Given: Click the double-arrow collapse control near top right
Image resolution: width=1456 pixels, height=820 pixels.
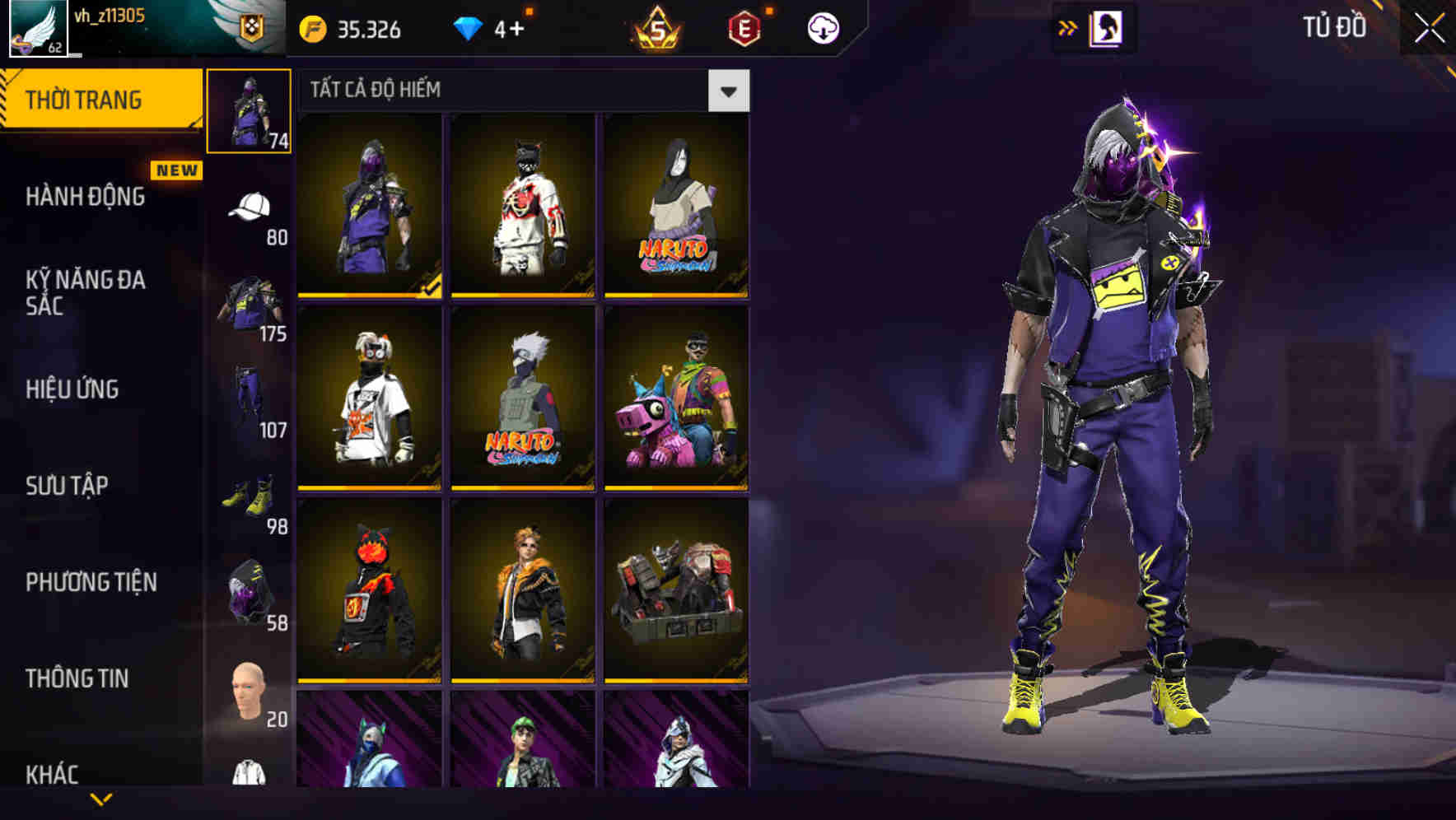Looking at the screenshot, I should (x=1068, y=27).
